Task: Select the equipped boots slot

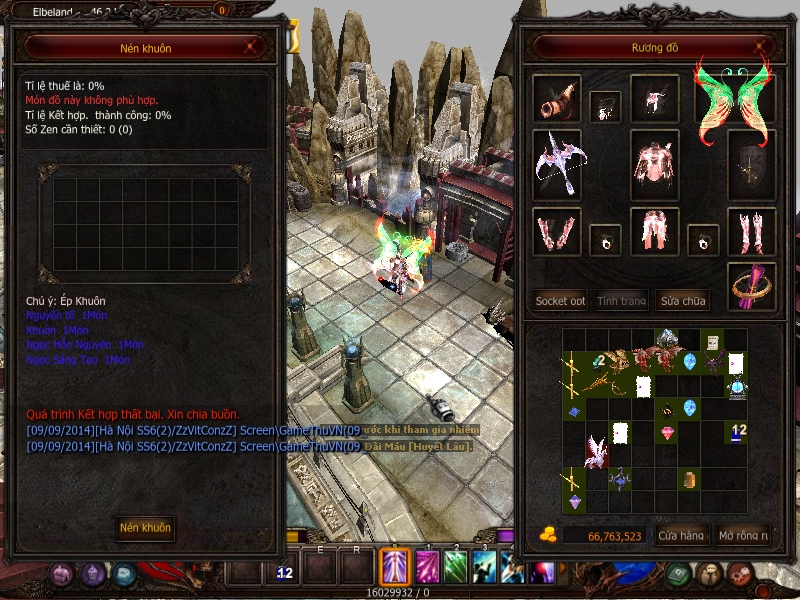Action: (751, 232)
